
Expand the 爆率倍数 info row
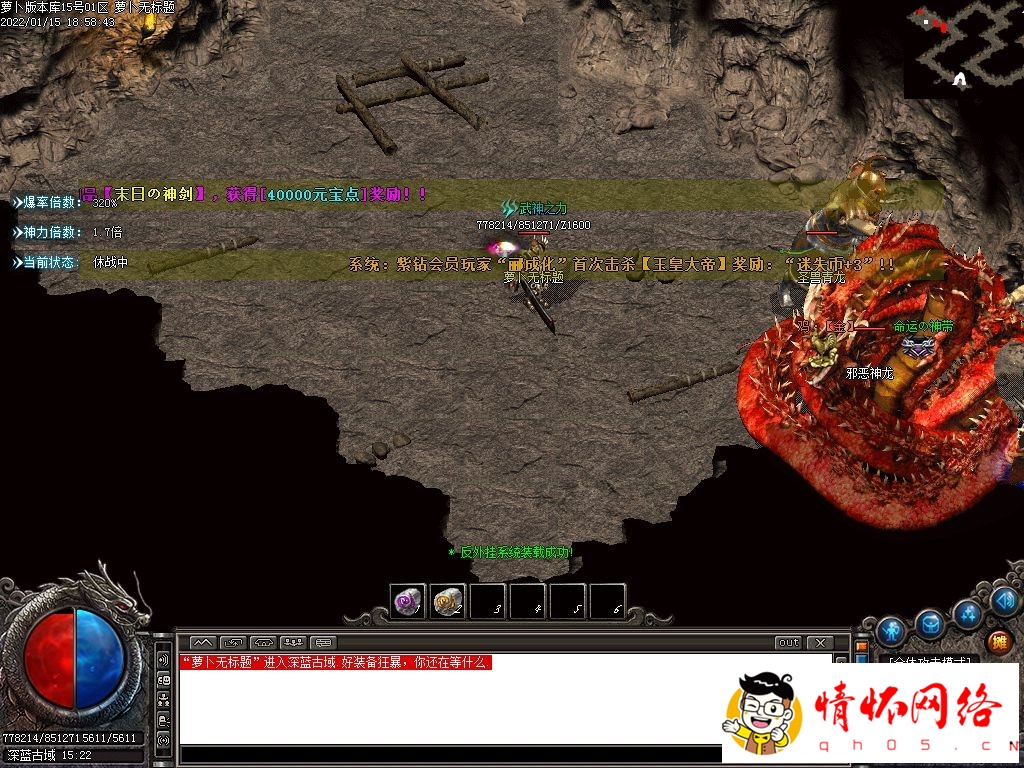(x=46, y=202)
